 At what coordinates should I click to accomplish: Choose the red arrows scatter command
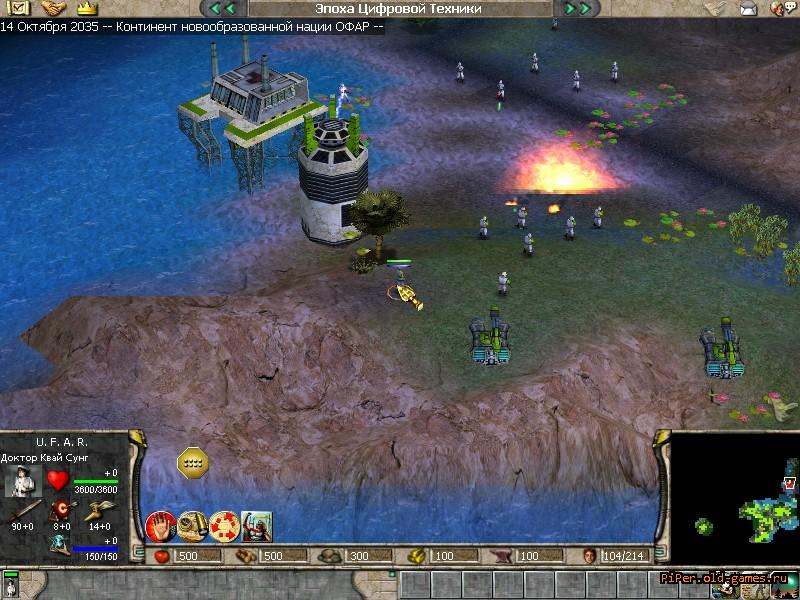(x=224, y=525)
